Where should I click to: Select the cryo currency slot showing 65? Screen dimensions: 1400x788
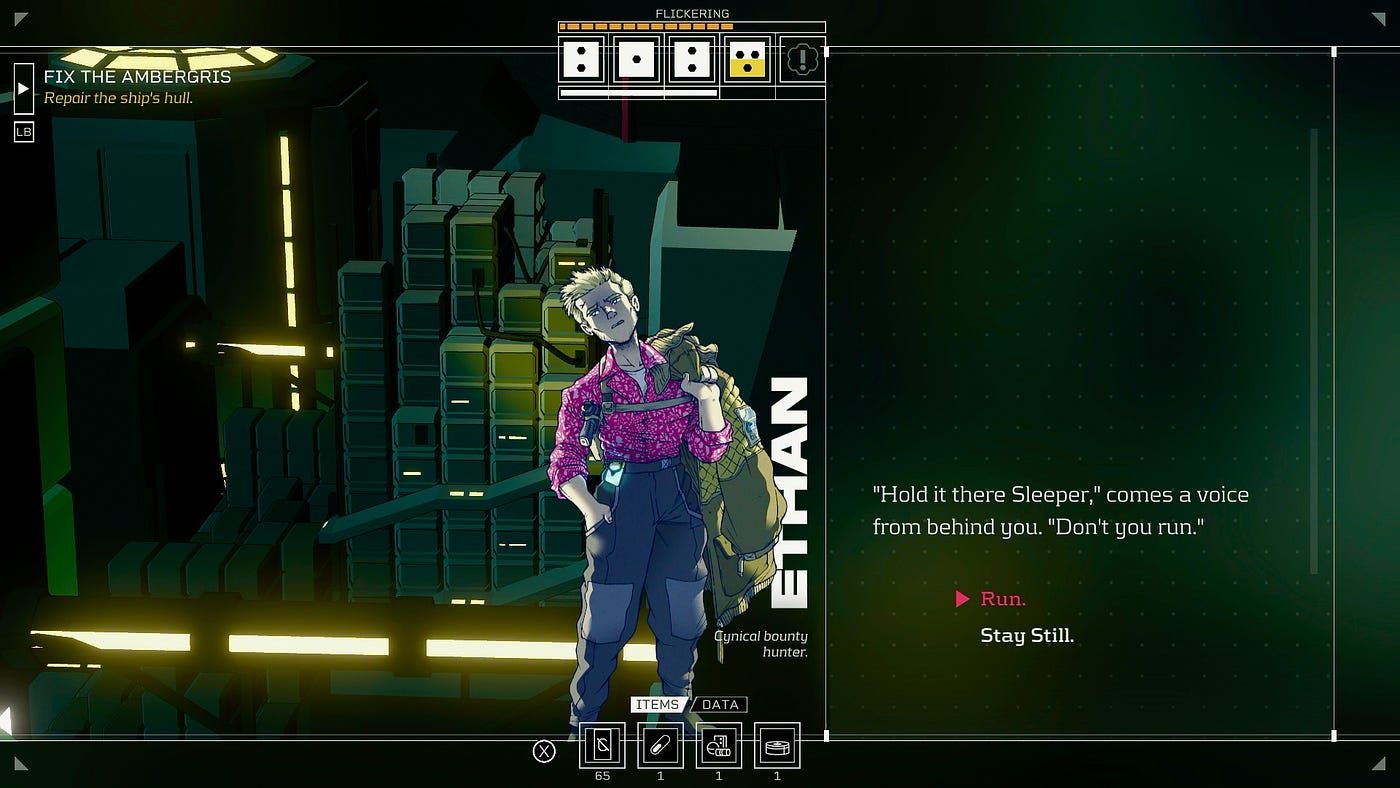click(x=602, y=745)
